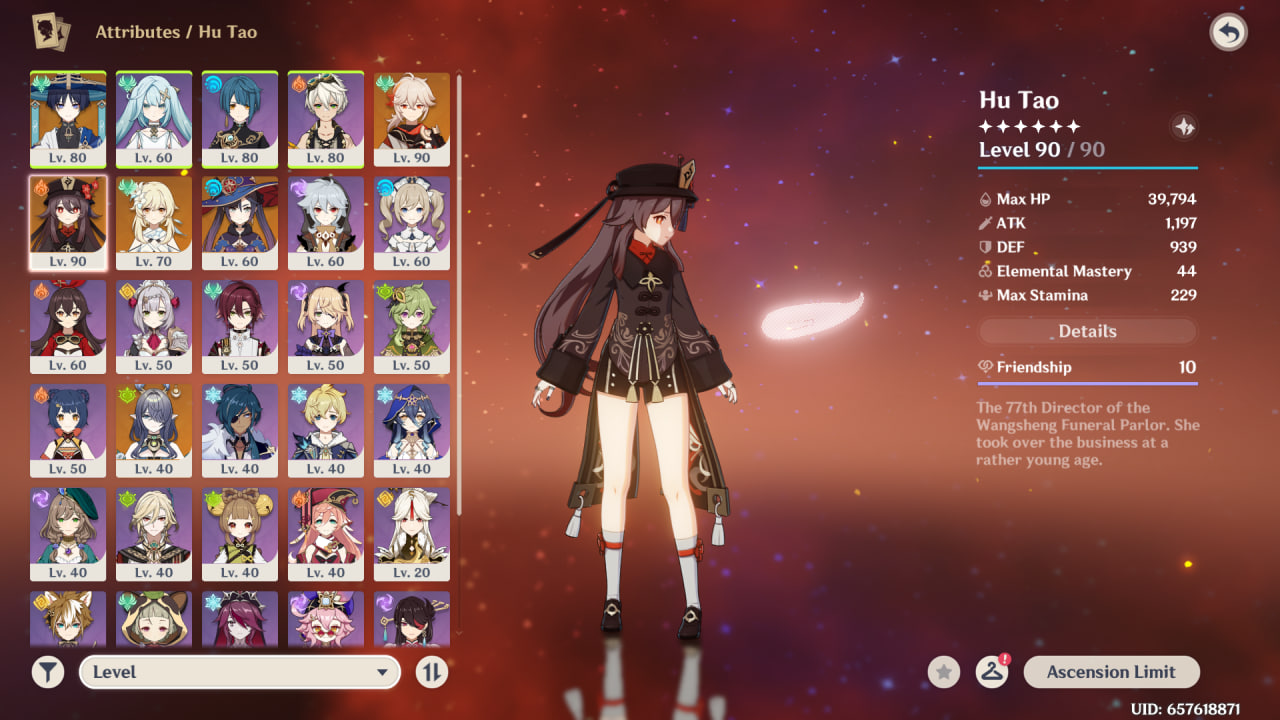The image size is (1280, 720).
Task: Select Noelle the maid character tile
Action: coord(154,327)
